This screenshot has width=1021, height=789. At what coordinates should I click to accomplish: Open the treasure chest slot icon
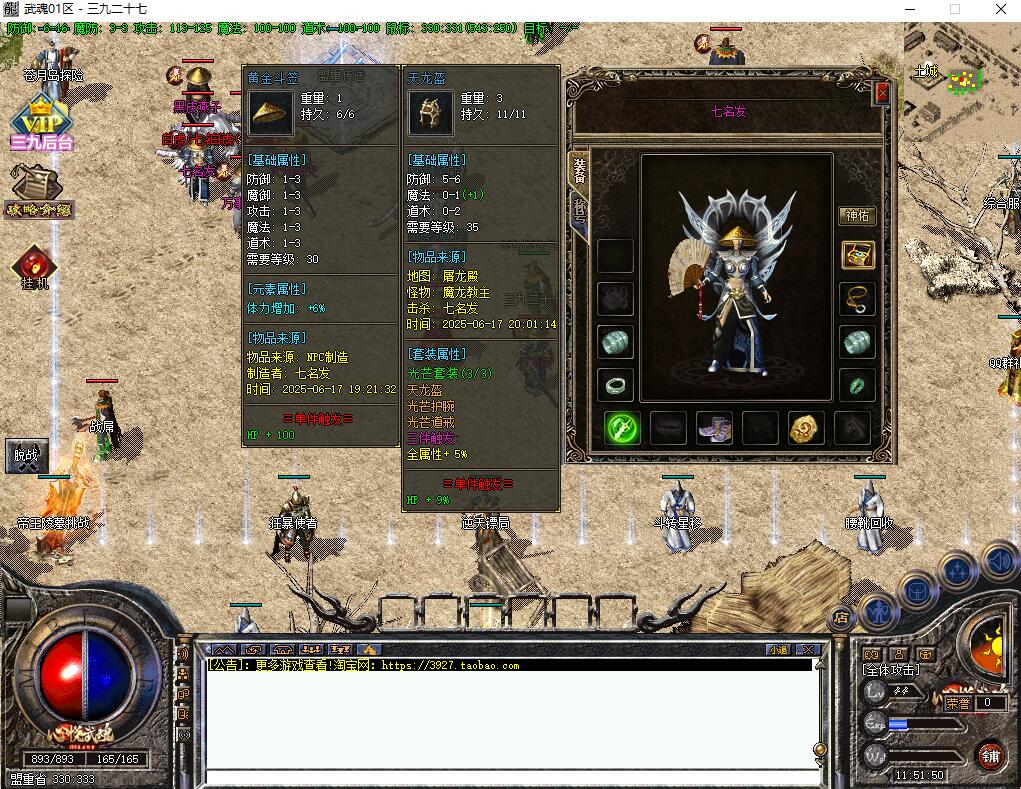coord(857,254)
